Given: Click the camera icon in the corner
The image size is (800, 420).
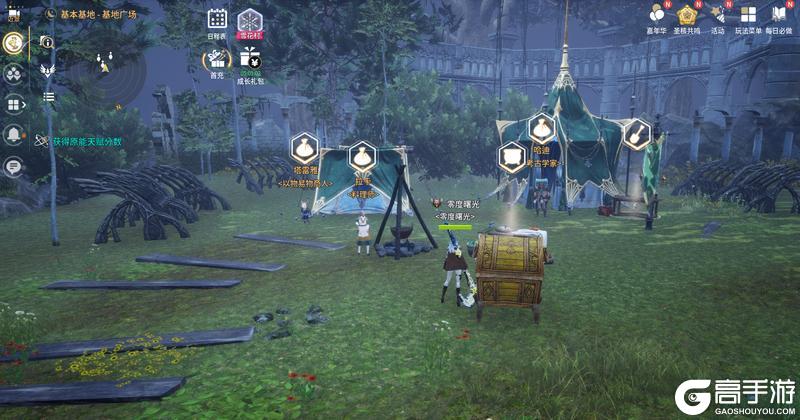Looking at the screenshot, I should coord(13,15).
